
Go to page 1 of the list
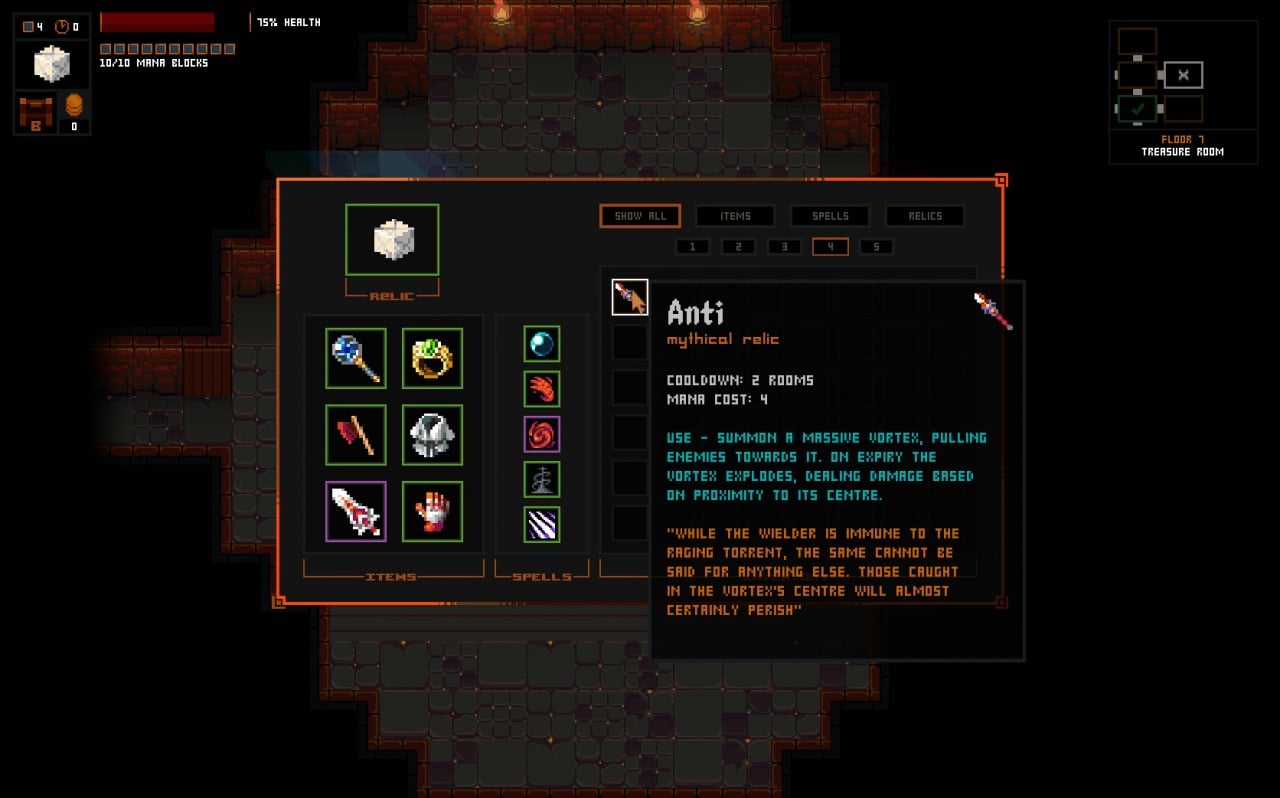[692, 247]
